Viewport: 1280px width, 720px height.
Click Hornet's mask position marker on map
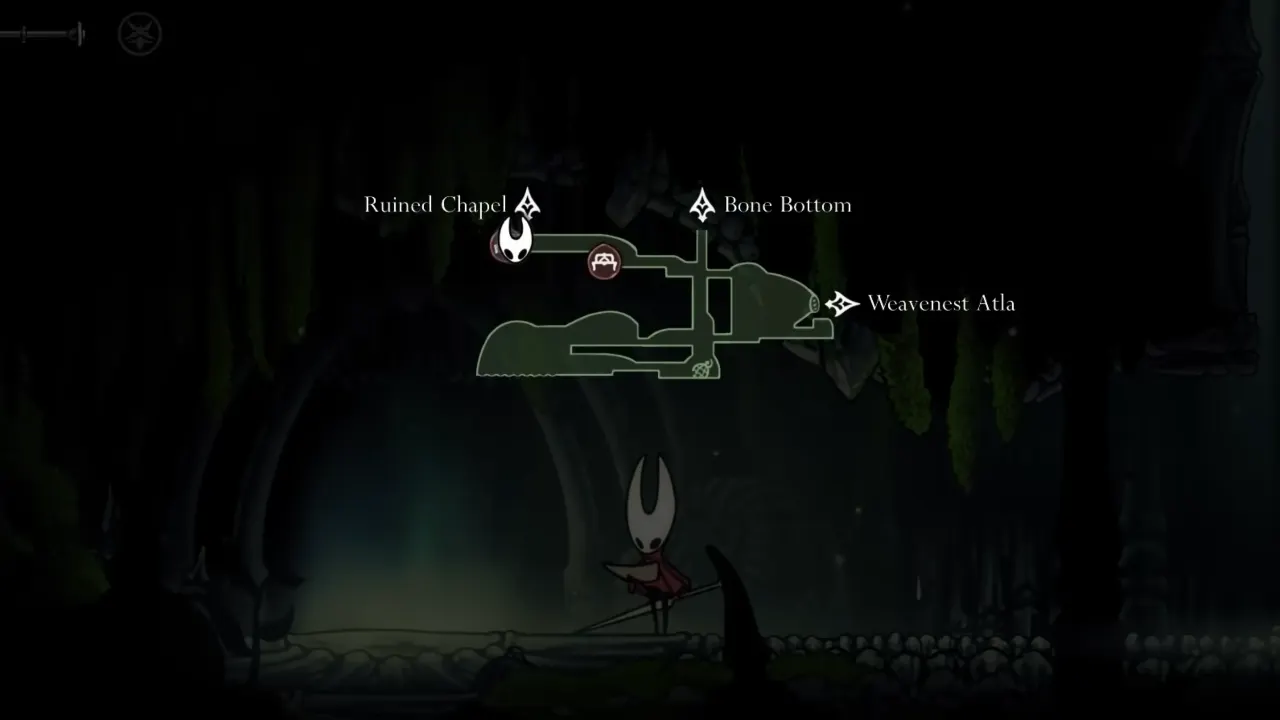(515, 241)
